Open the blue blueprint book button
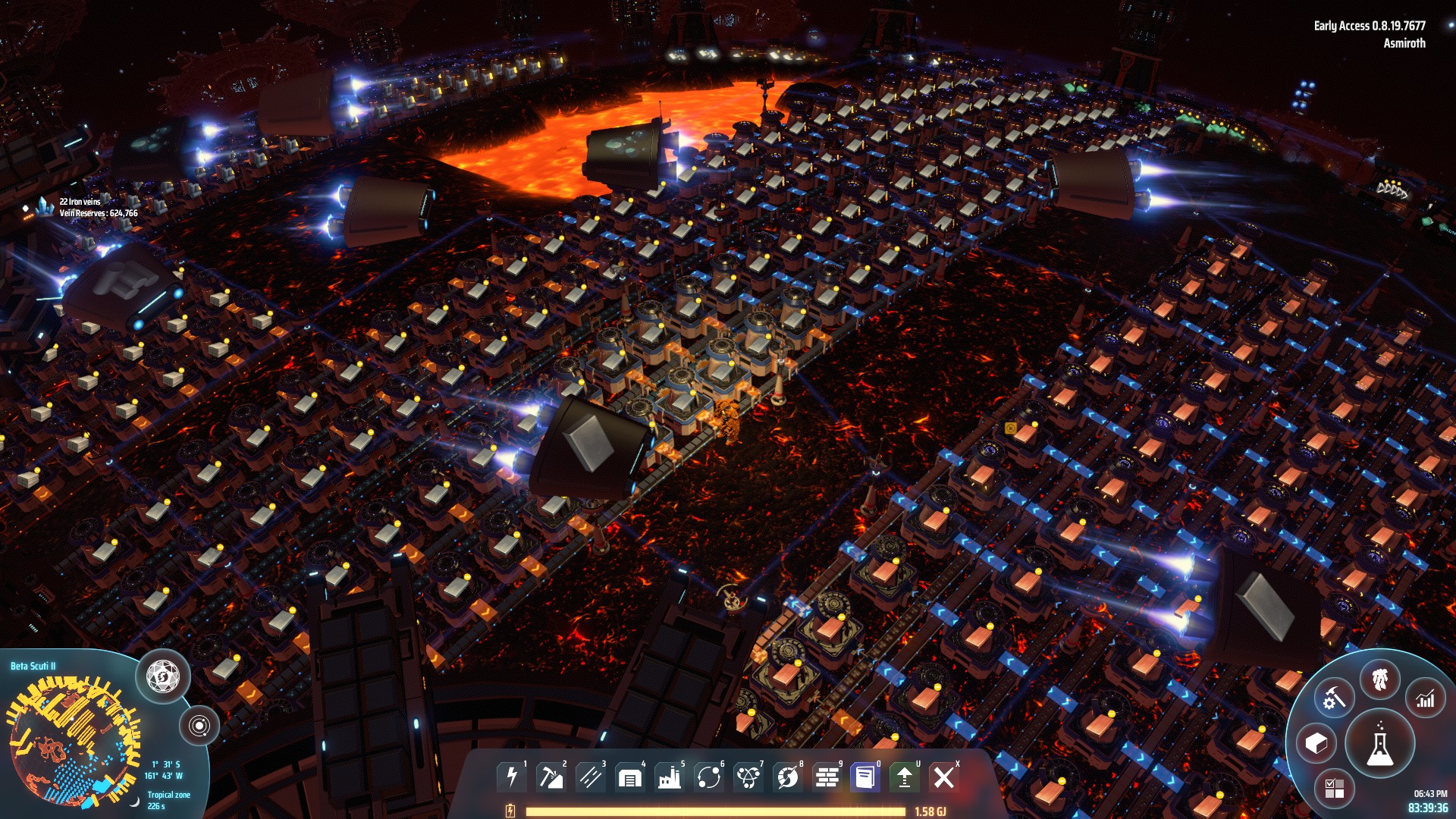The width and height of the screenshot is (1456, 819). pyautogui.click(x=865, y=777)
